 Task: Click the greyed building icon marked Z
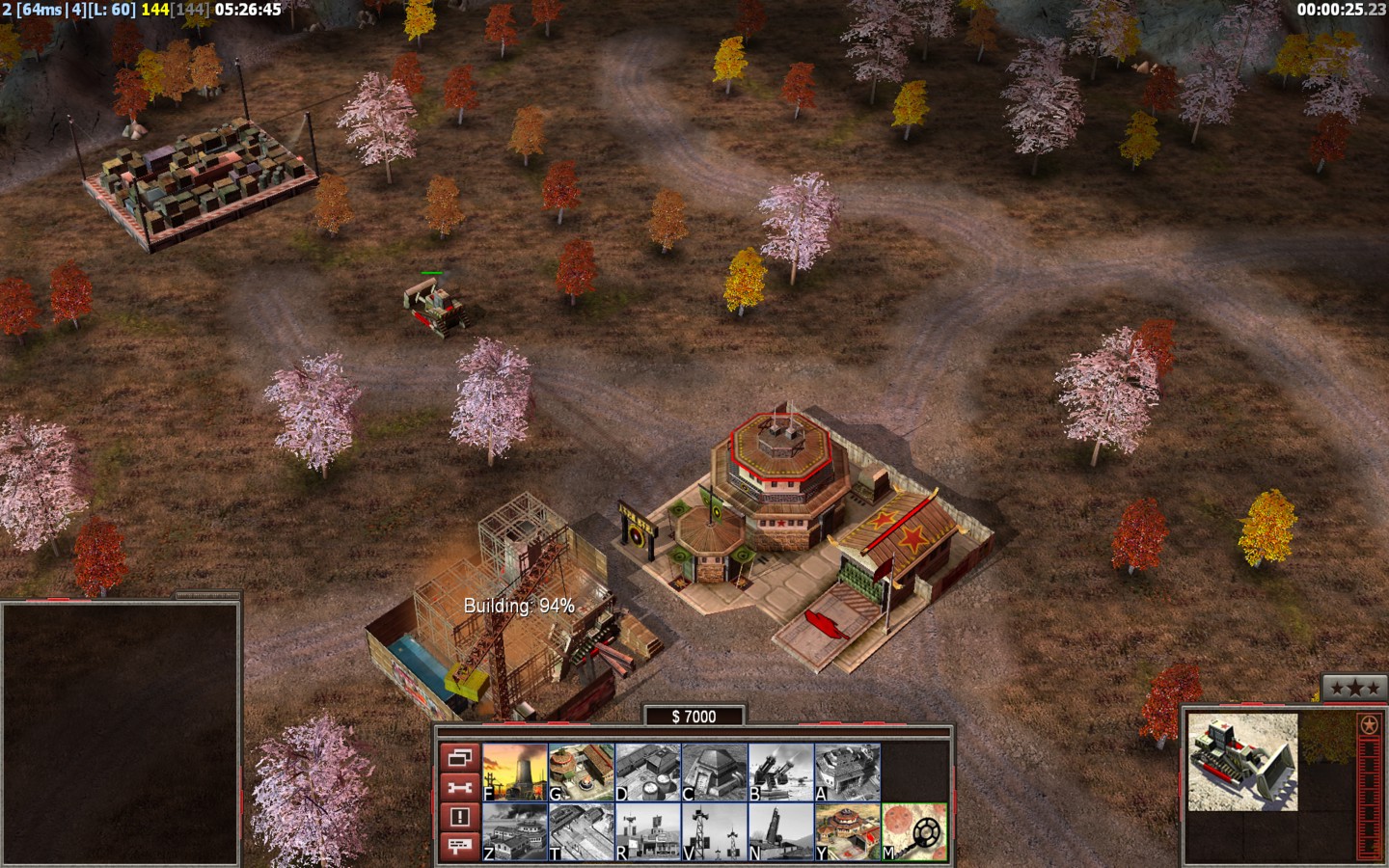[515, 831]
